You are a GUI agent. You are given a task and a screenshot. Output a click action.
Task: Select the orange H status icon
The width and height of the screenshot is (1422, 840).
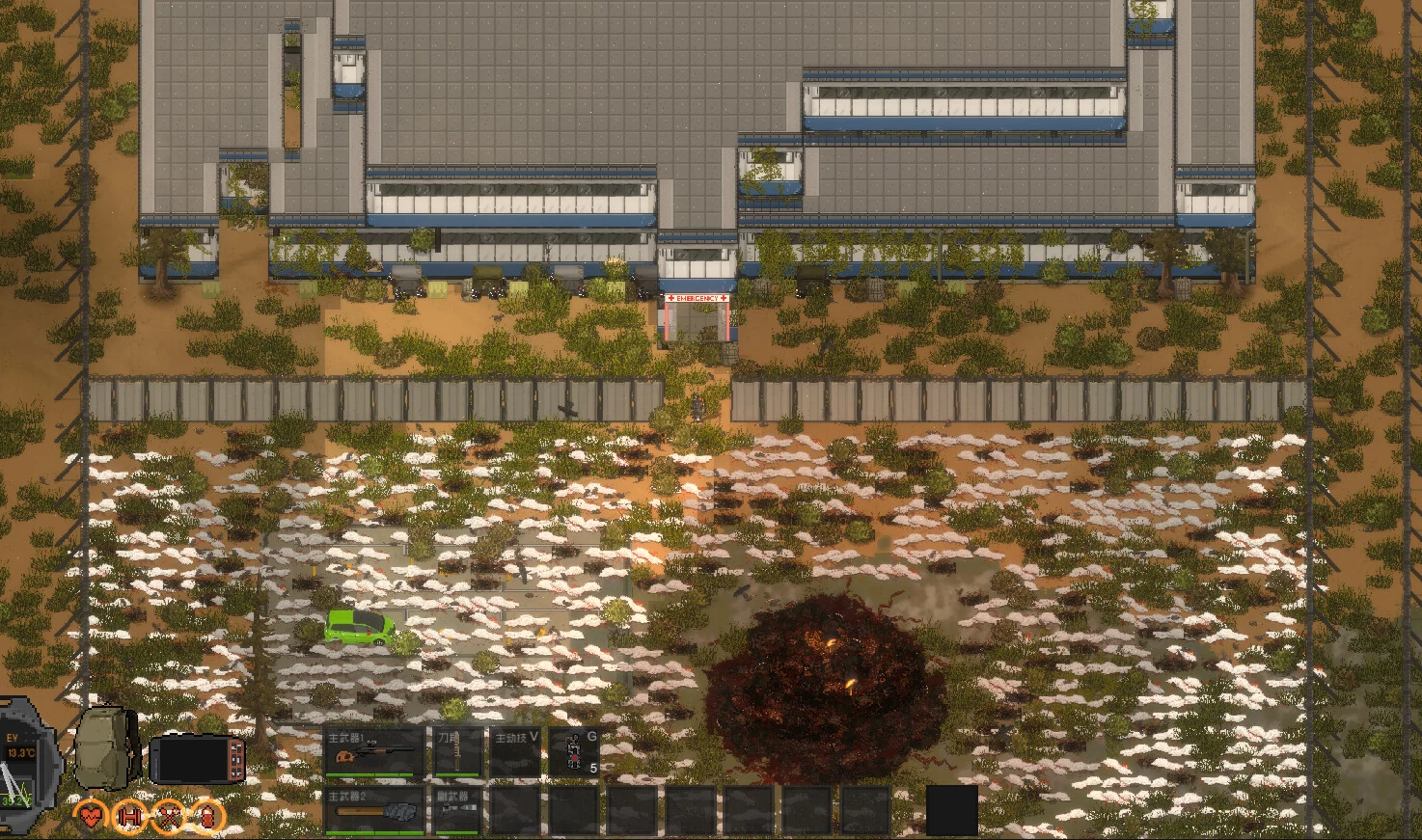(x=130, y=817)
